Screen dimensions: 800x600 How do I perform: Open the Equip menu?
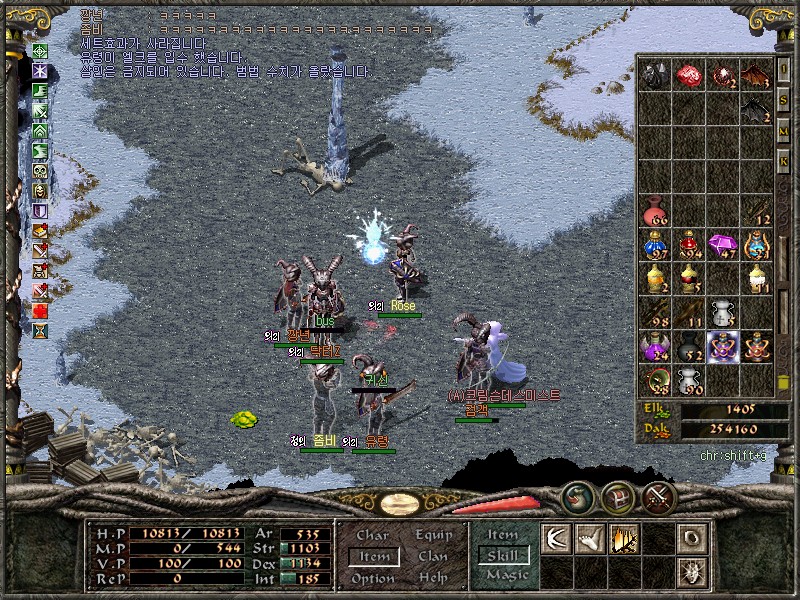433,535
